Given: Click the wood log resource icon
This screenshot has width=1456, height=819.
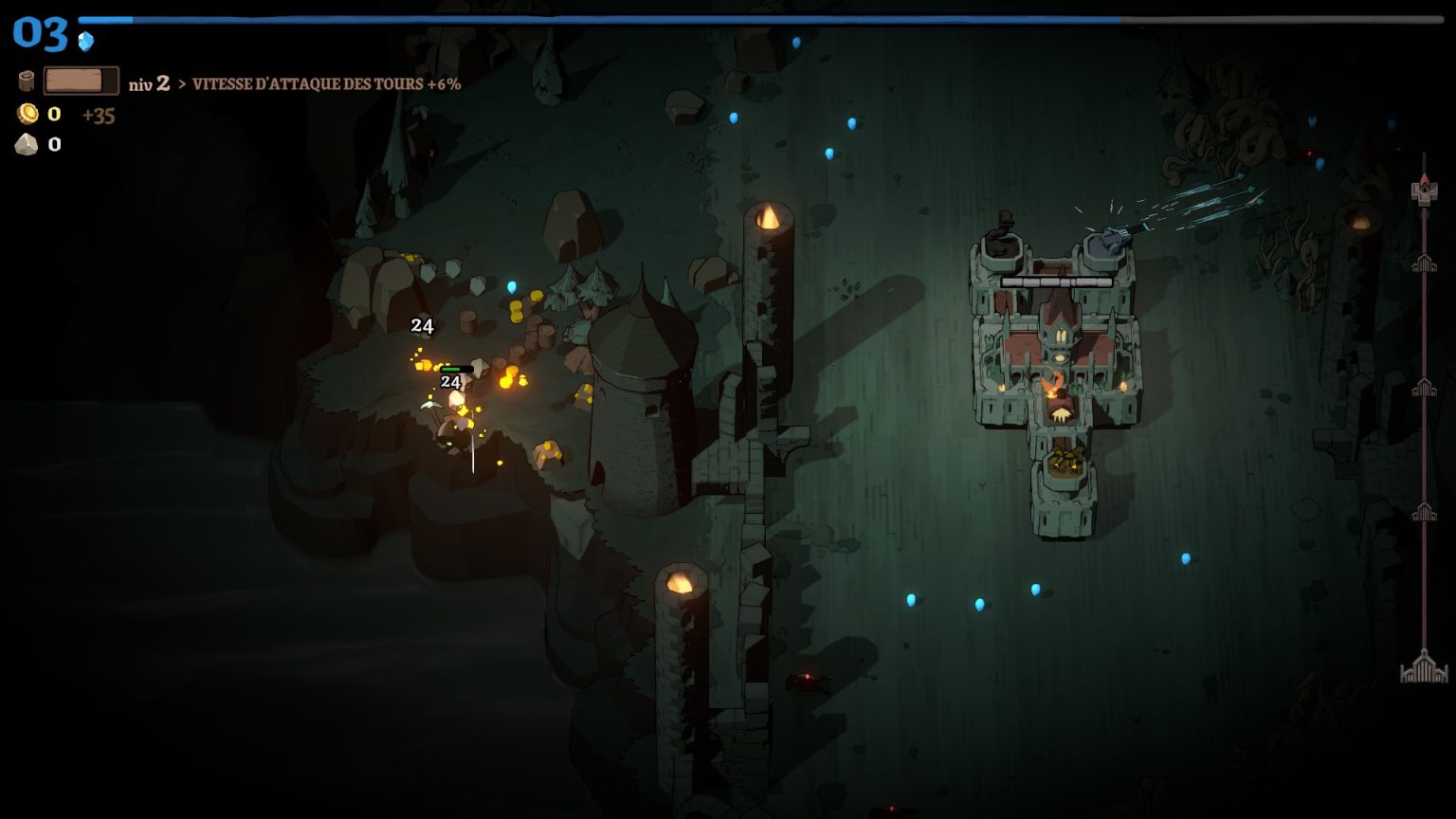Looking at the screenshot, I should 27,82.
